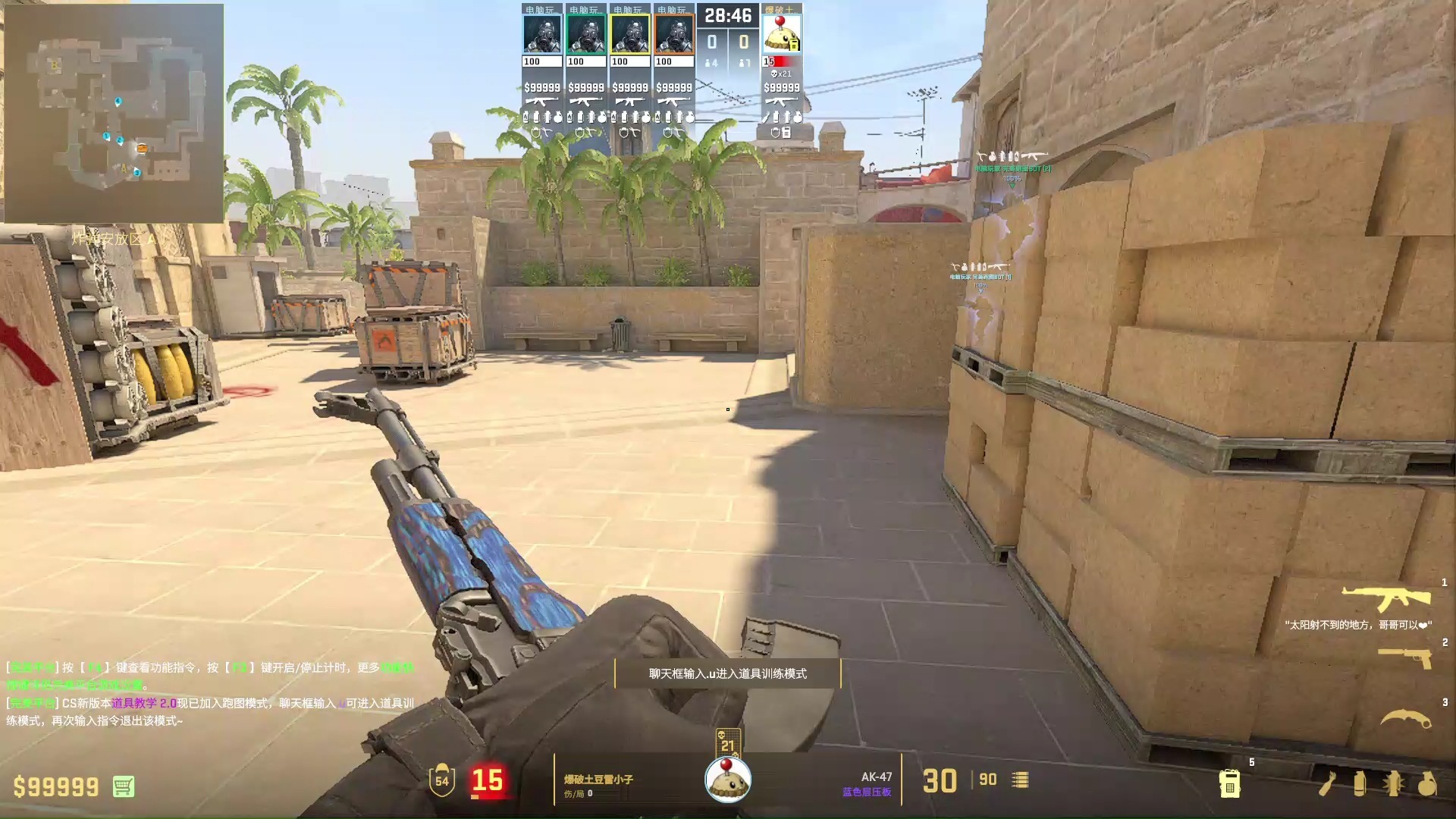Click the radar minimap
This screenshot has width=1456, height=819.
tap(114, 114)
